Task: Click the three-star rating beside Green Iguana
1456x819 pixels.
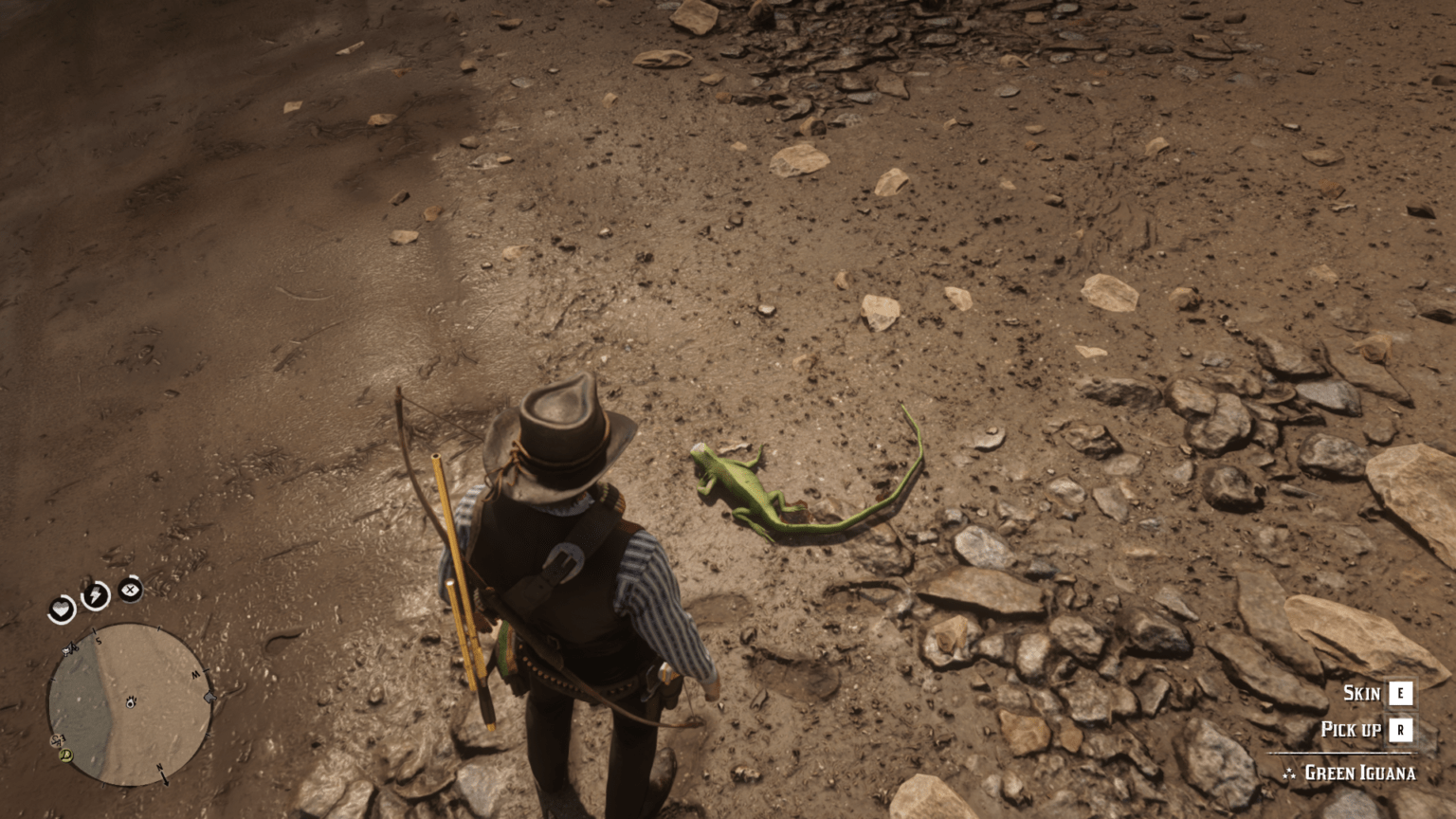Action: tap(1289, 773)
